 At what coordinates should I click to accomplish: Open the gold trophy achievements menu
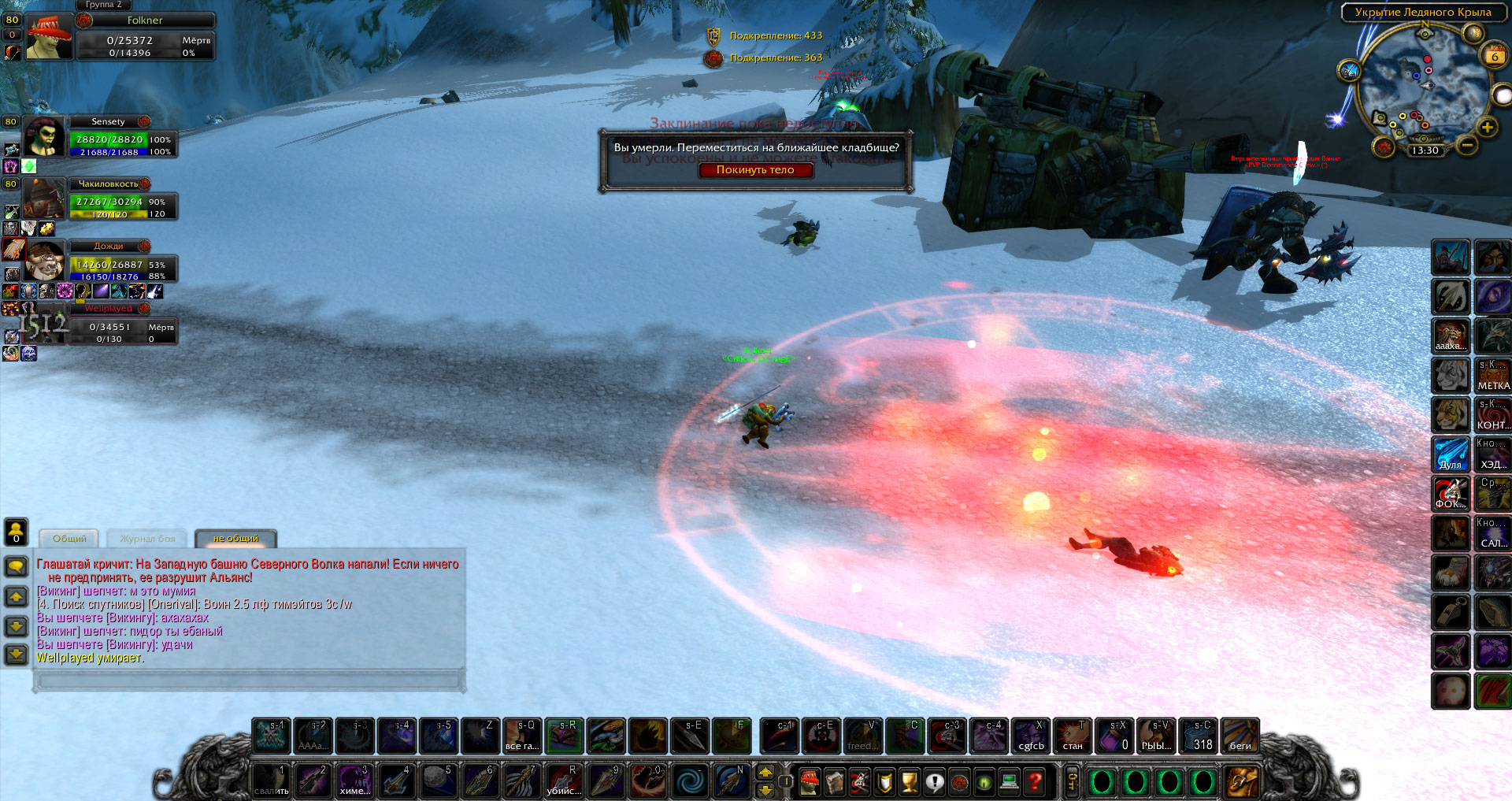pyautogui.click(x=910, y=781)
